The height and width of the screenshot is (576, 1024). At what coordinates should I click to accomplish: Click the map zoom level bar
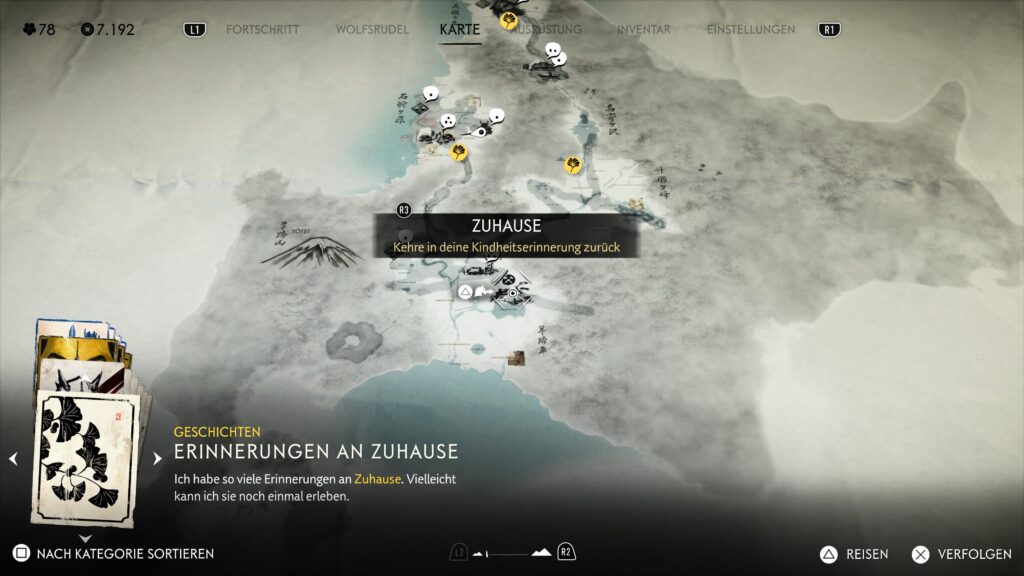[512, 553]
